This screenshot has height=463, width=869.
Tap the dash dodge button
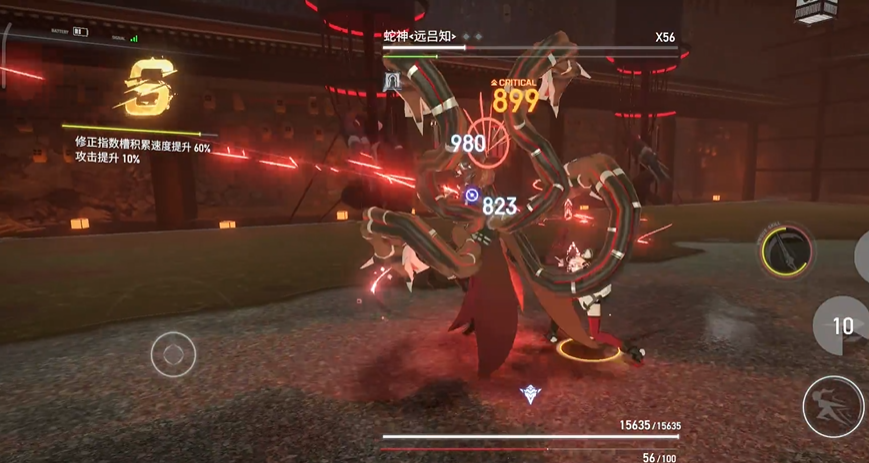point(835,406)
